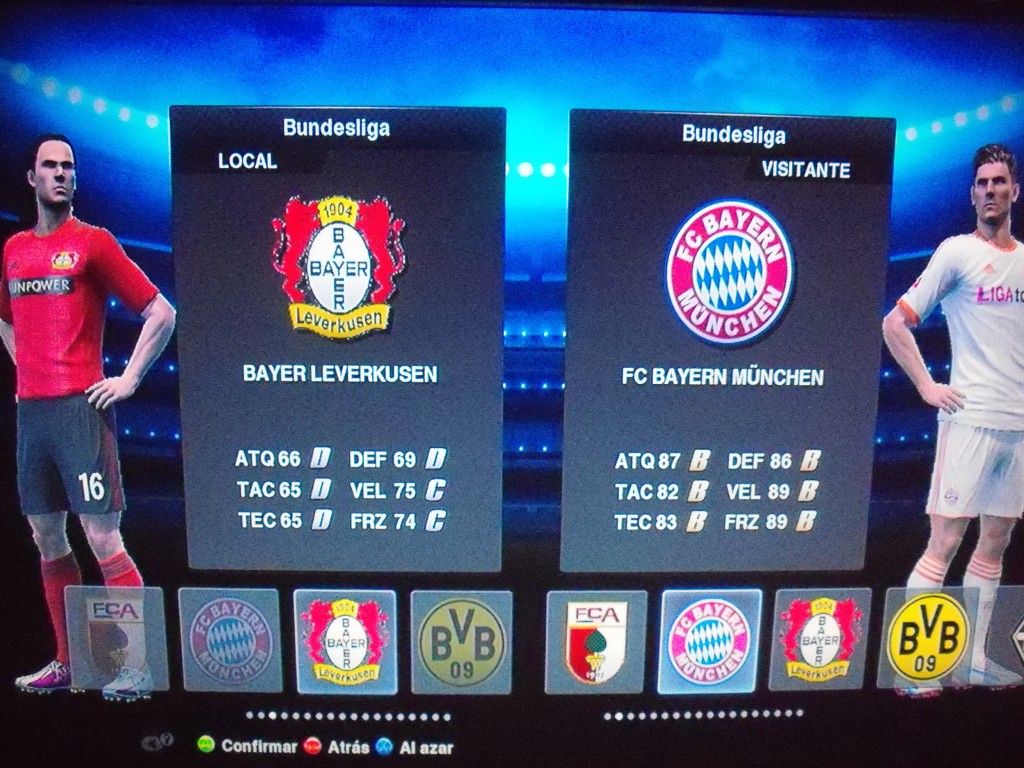Select FC Augsburg crest in away team row

point(596,641)
